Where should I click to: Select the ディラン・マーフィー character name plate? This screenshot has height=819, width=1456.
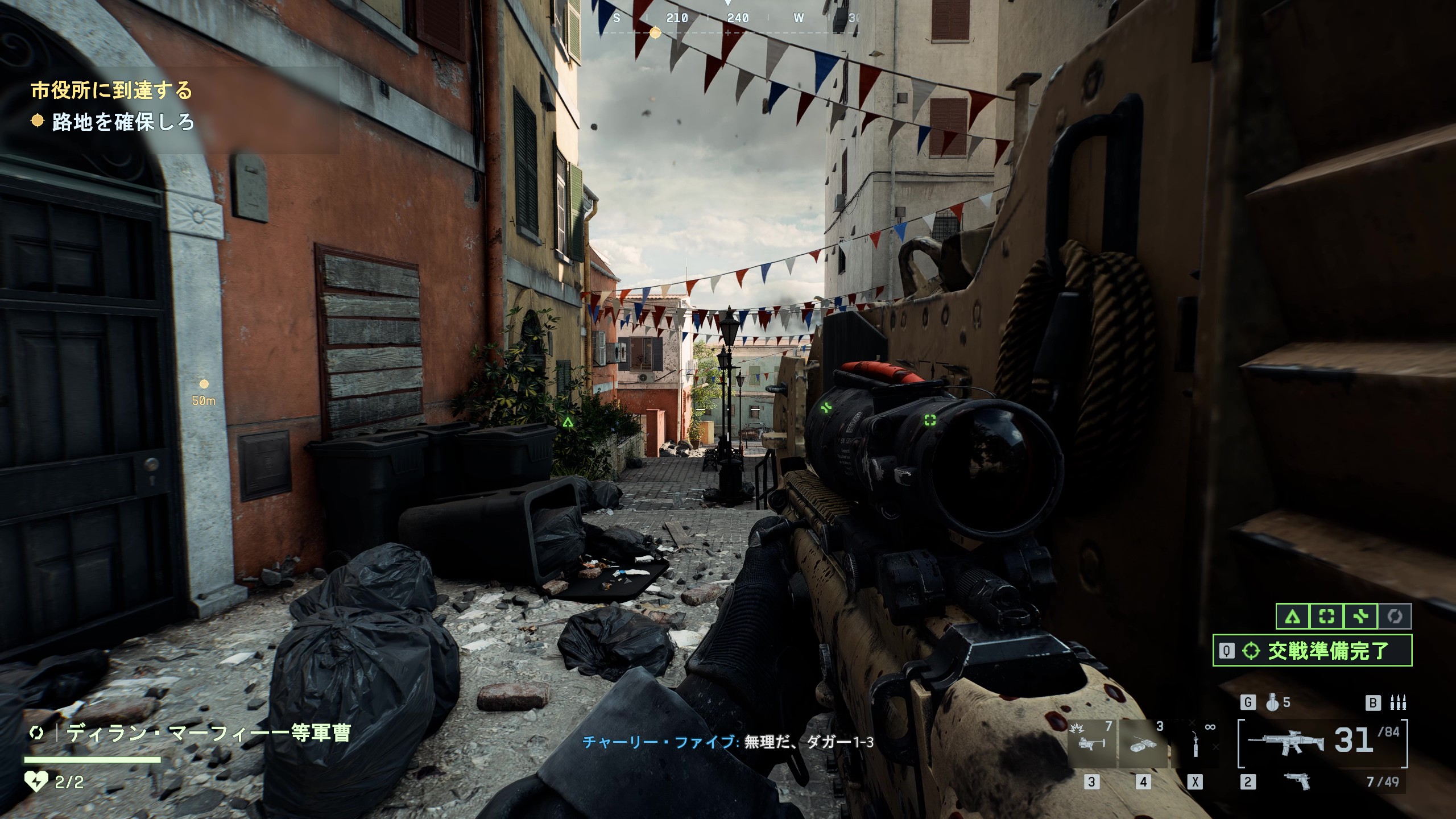click(x=208, y=733)
